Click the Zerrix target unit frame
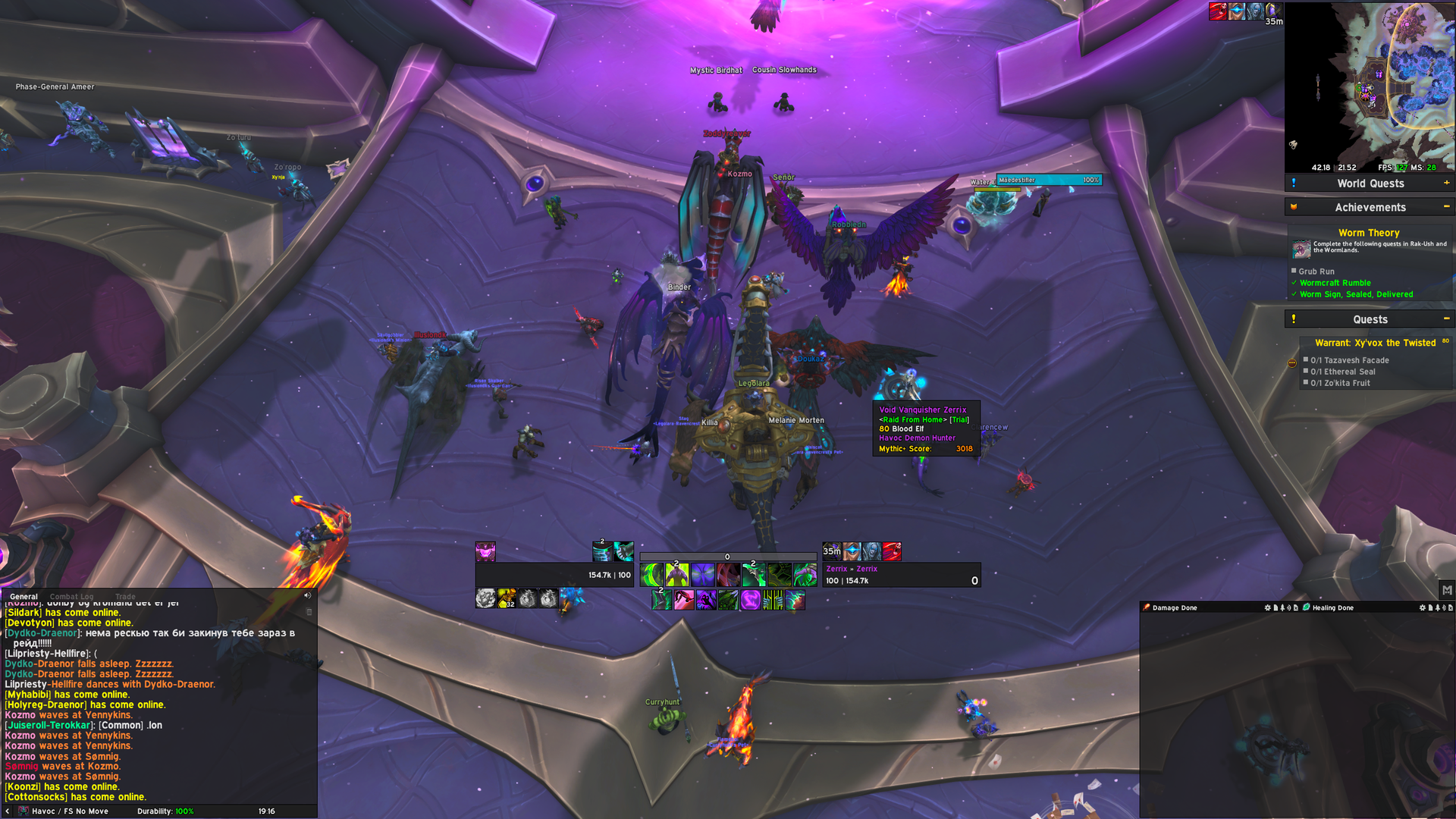The image size is (1456, 819). (901, 575)
